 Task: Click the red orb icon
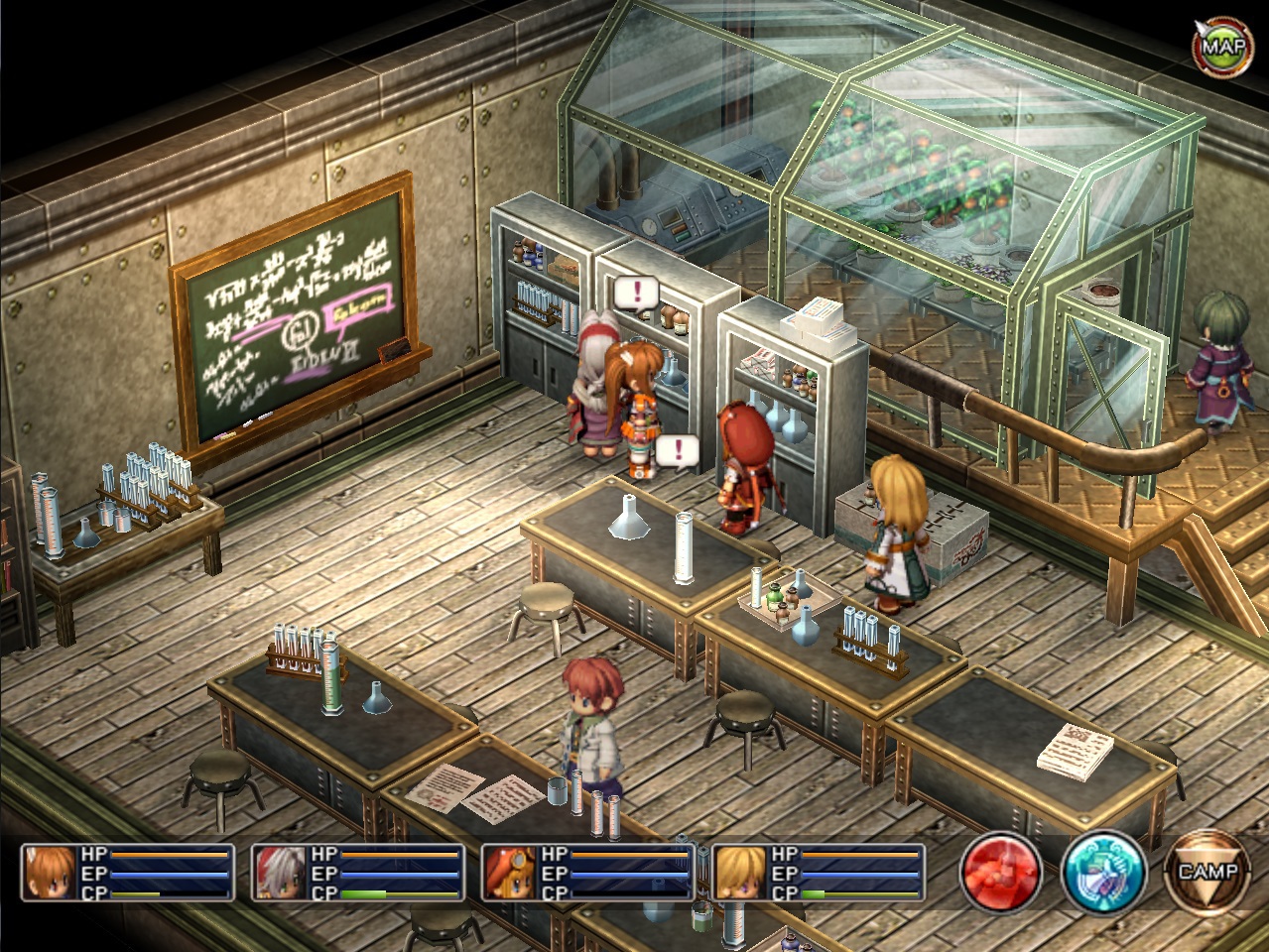1000,873
